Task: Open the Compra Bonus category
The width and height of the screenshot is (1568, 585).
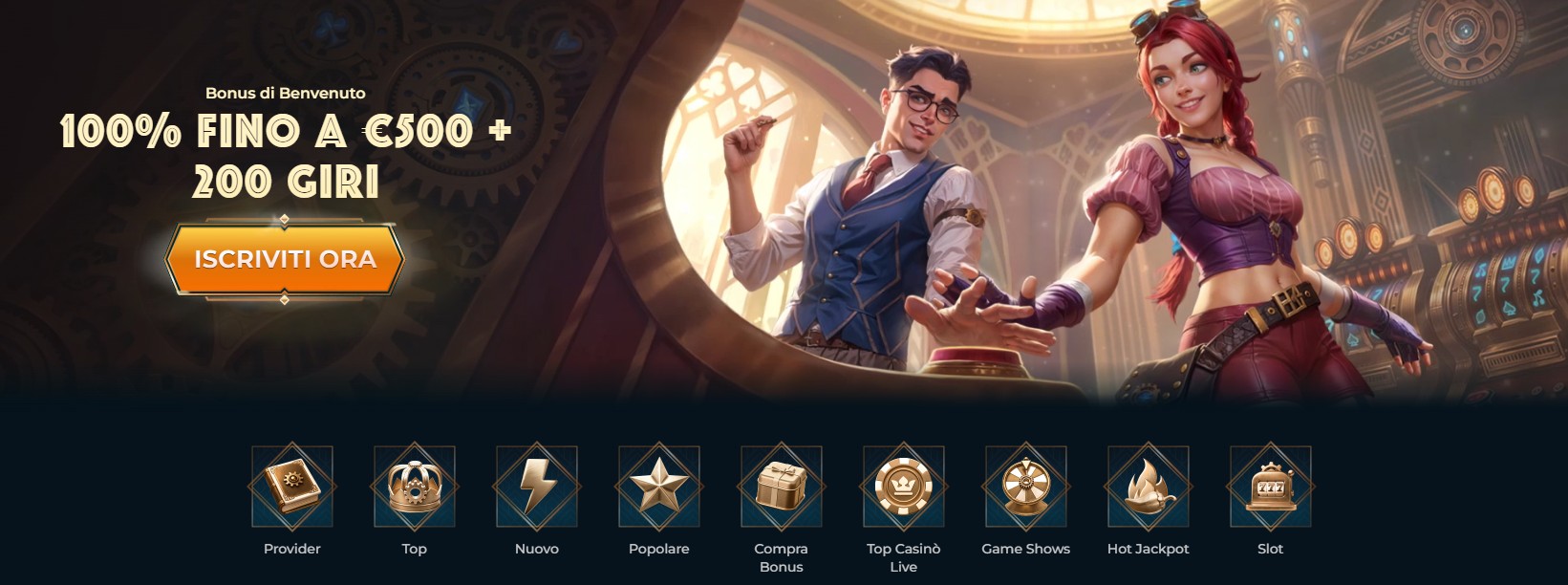Action: point(782,487)
